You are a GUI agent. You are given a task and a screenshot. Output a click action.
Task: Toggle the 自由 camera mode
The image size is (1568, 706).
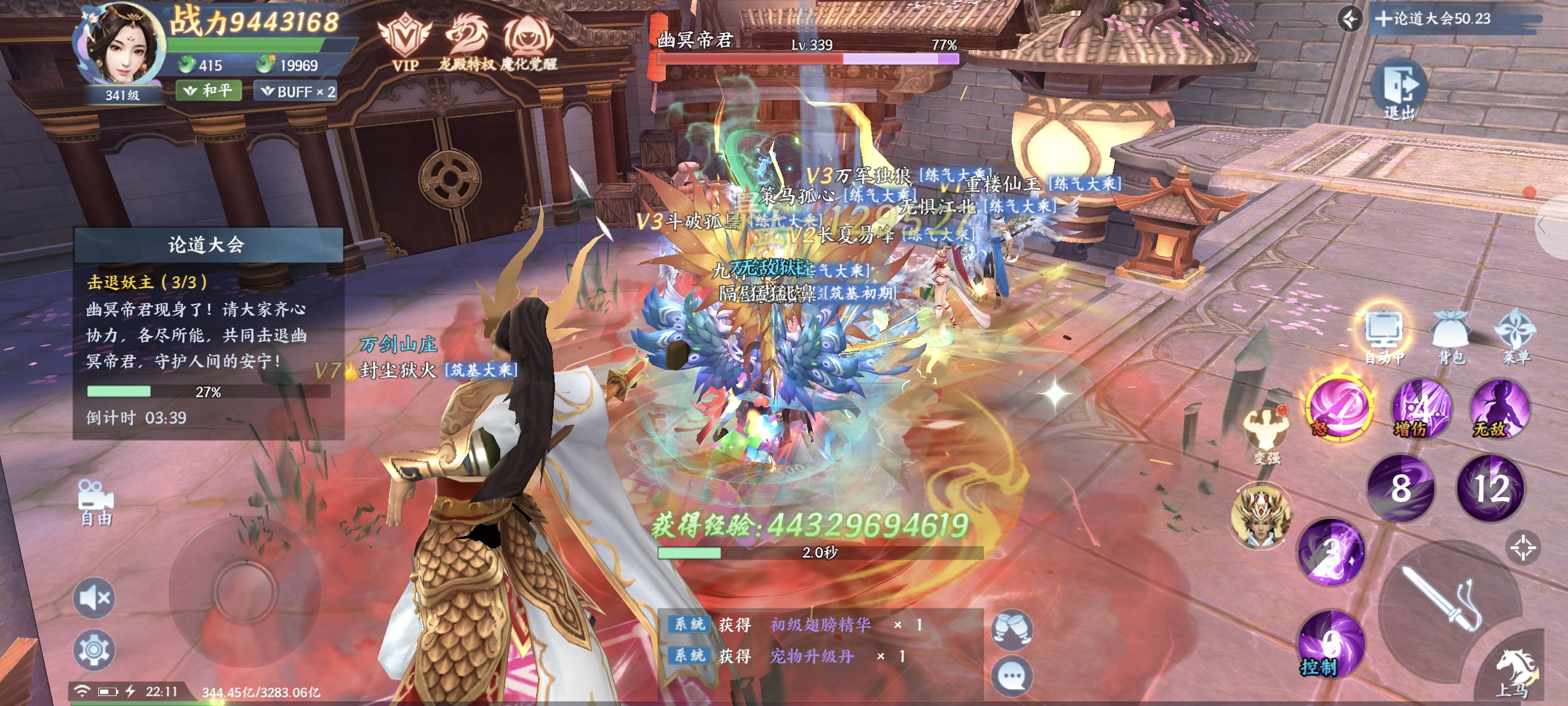click(x=96, y=501)
